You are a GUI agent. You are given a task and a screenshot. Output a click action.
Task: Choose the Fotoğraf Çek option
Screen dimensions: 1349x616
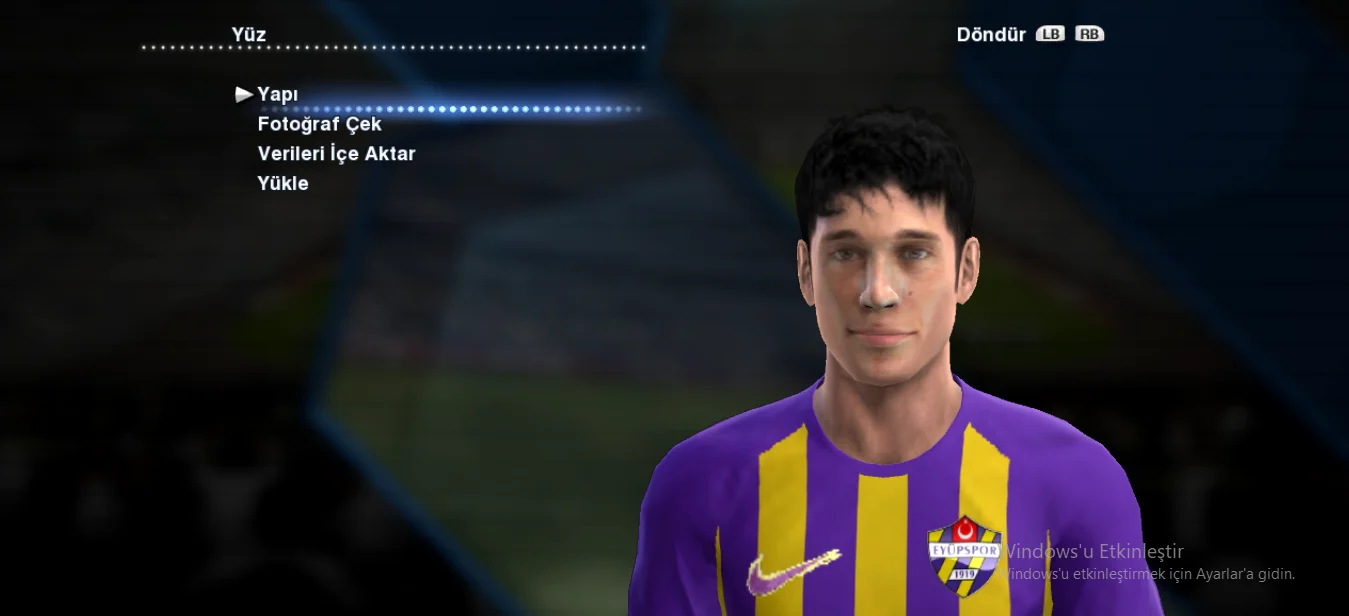click(319, 124)
